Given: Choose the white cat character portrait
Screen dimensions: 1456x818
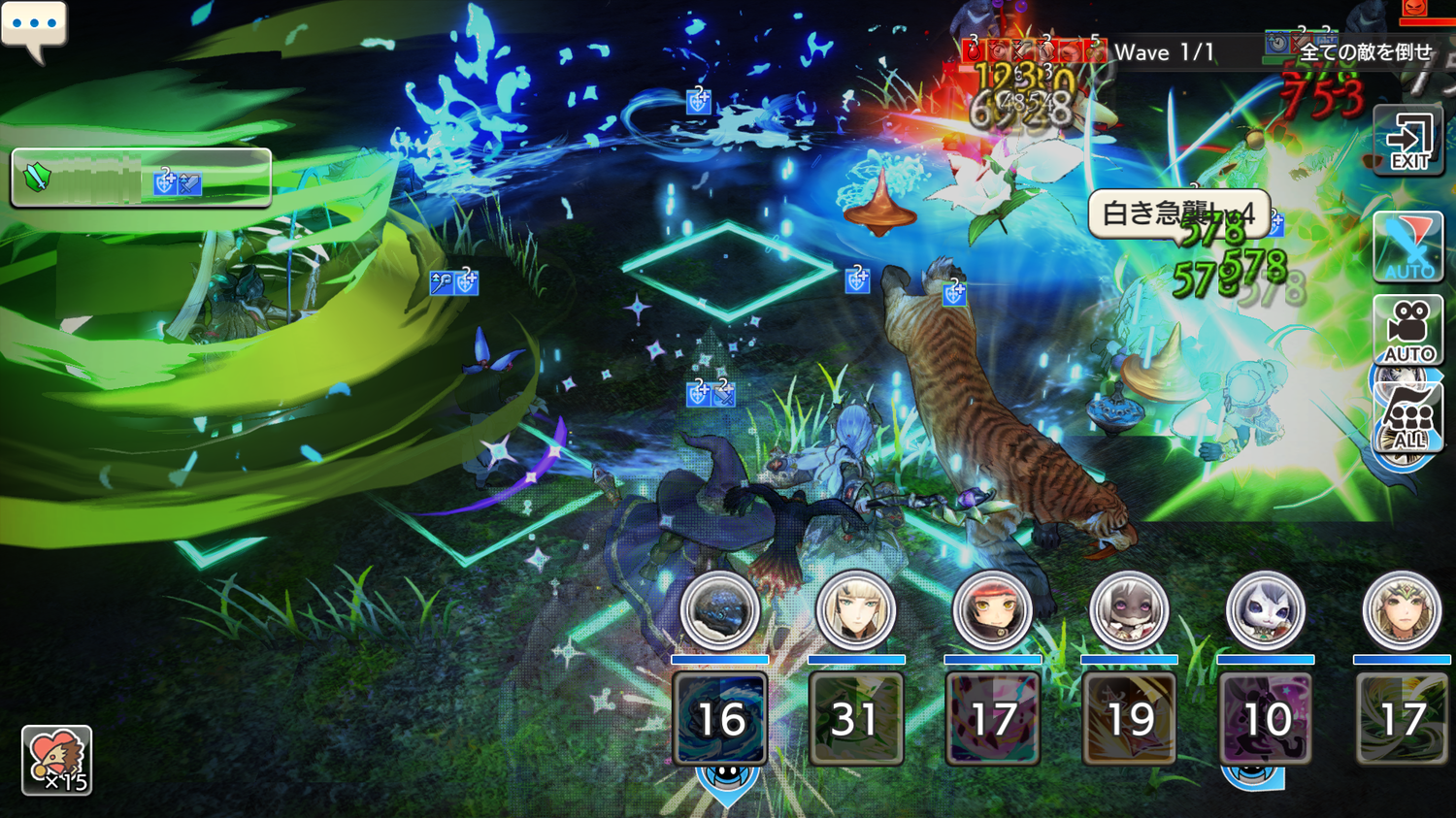Looking at the screenshot, I should (x=1266, y=610).
